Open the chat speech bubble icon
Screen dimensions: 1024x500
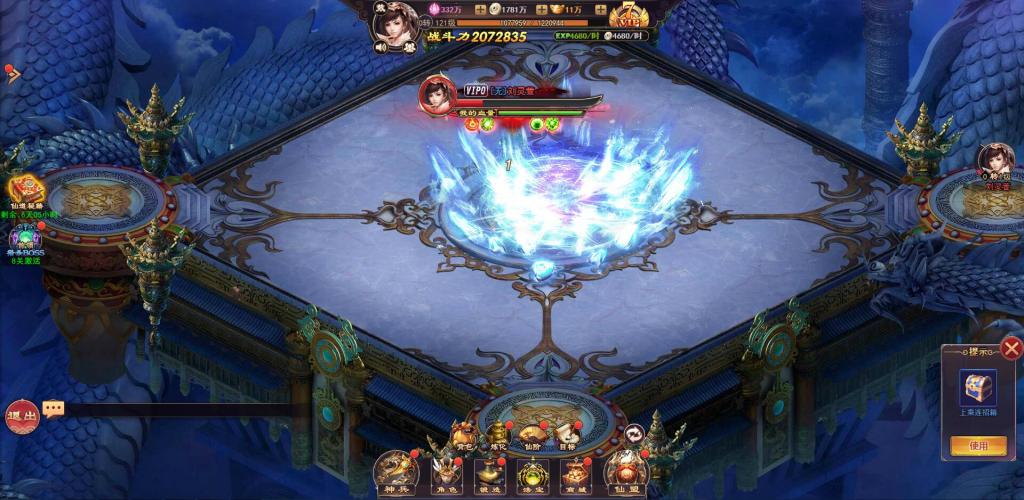(x=54, y=408)
